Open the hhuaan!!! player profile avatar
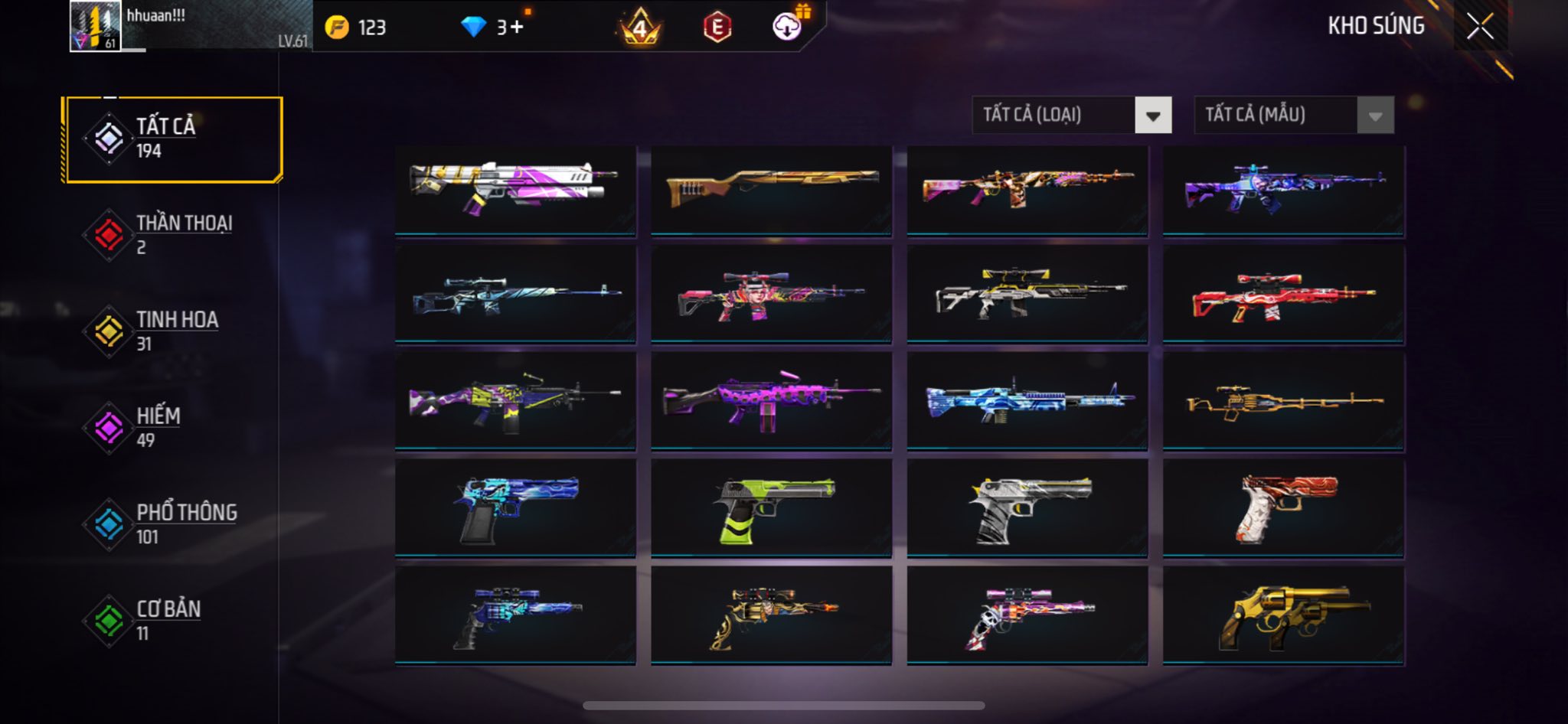 pos(95,26)
